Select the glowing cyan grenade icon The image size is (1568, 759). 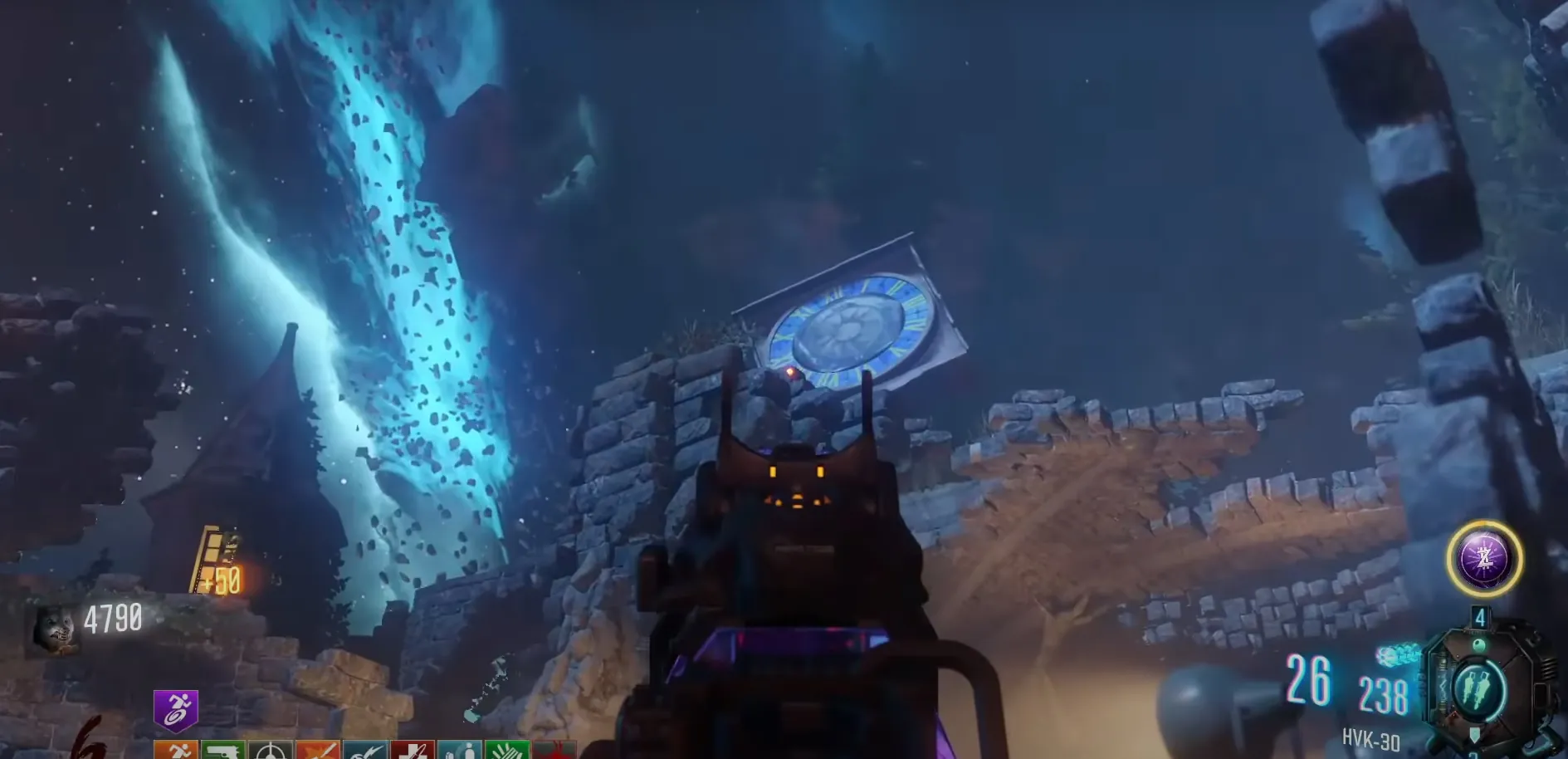(x=1399, y=656)
